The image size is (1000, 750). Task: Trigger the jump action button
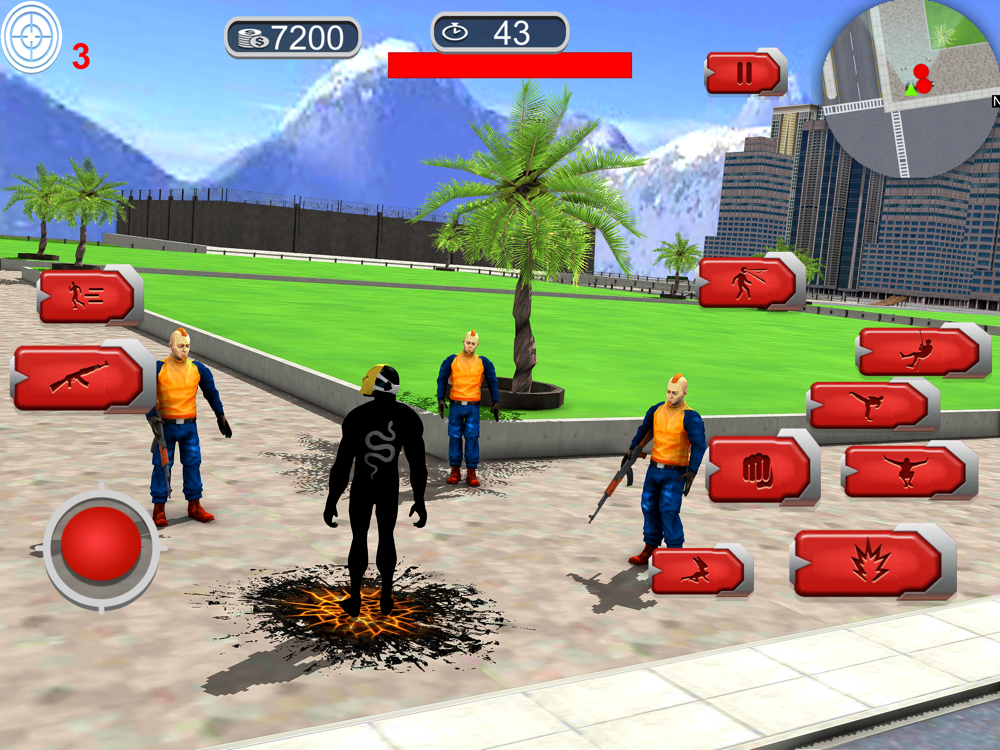coord(907,471)
